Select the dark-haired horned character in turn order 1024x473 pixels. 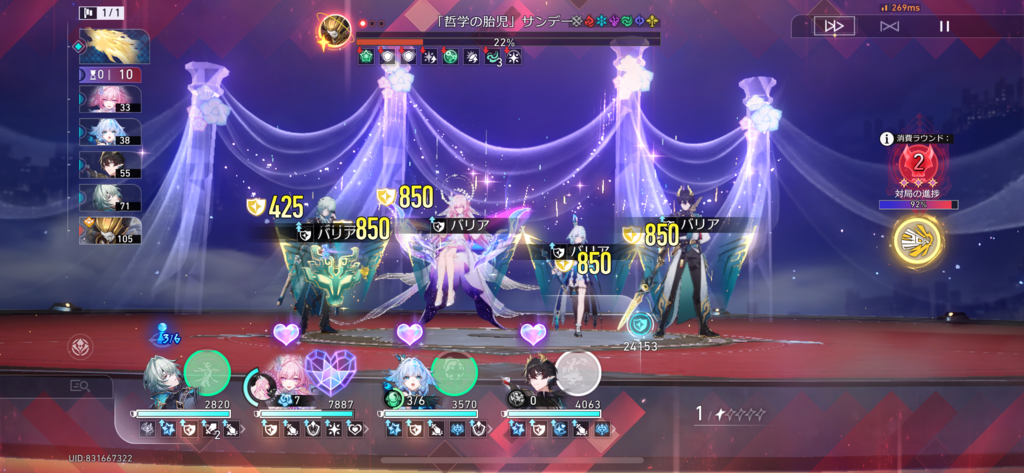click(110, 165)
